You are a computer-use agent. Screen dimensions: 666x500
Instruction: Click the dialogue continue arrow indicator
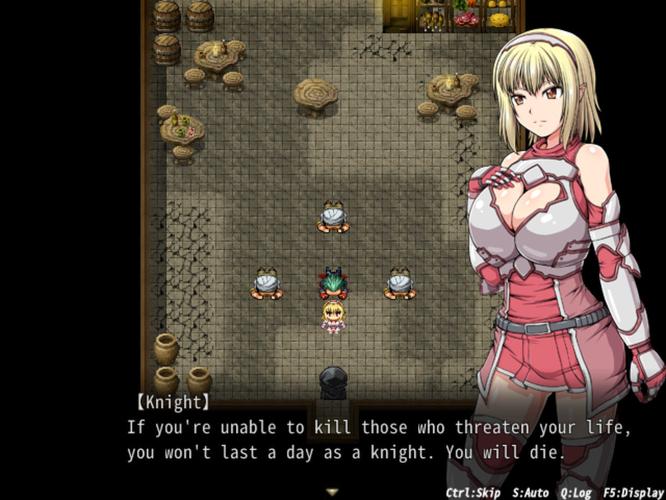(332, 491)
